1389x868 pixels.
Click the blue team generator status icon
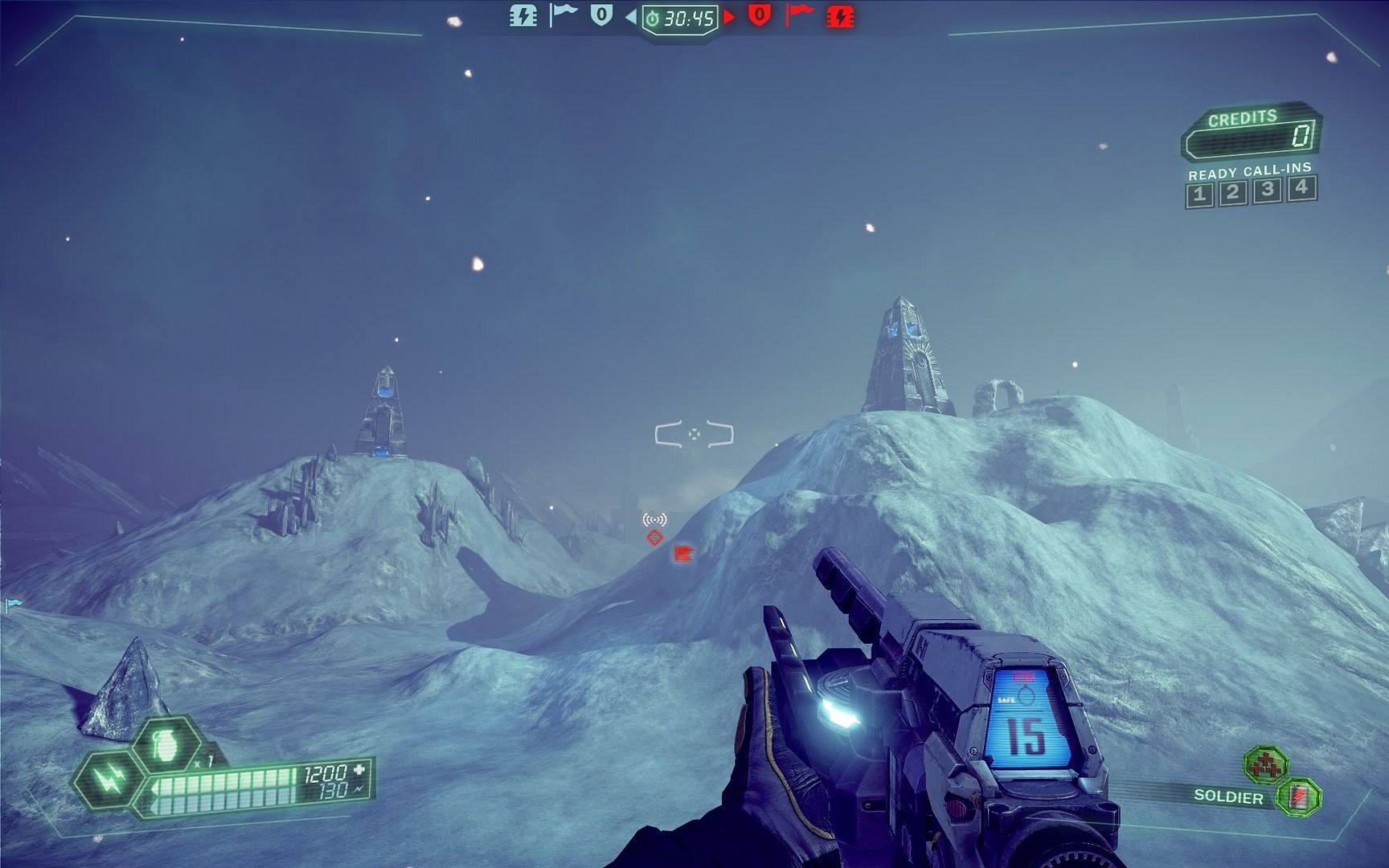click(523, 15)
